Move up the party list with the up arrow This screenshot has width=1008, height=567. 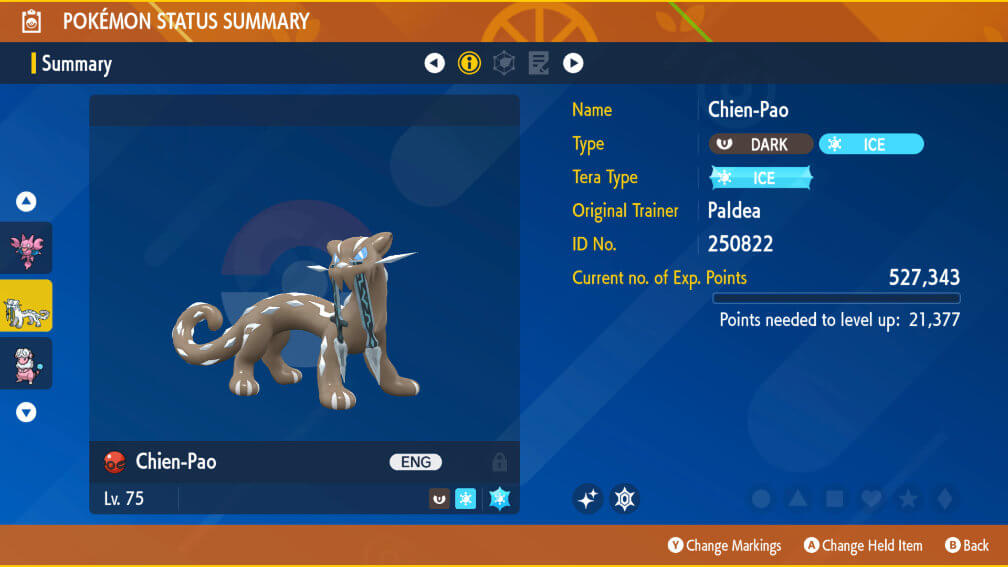[26, 202]
